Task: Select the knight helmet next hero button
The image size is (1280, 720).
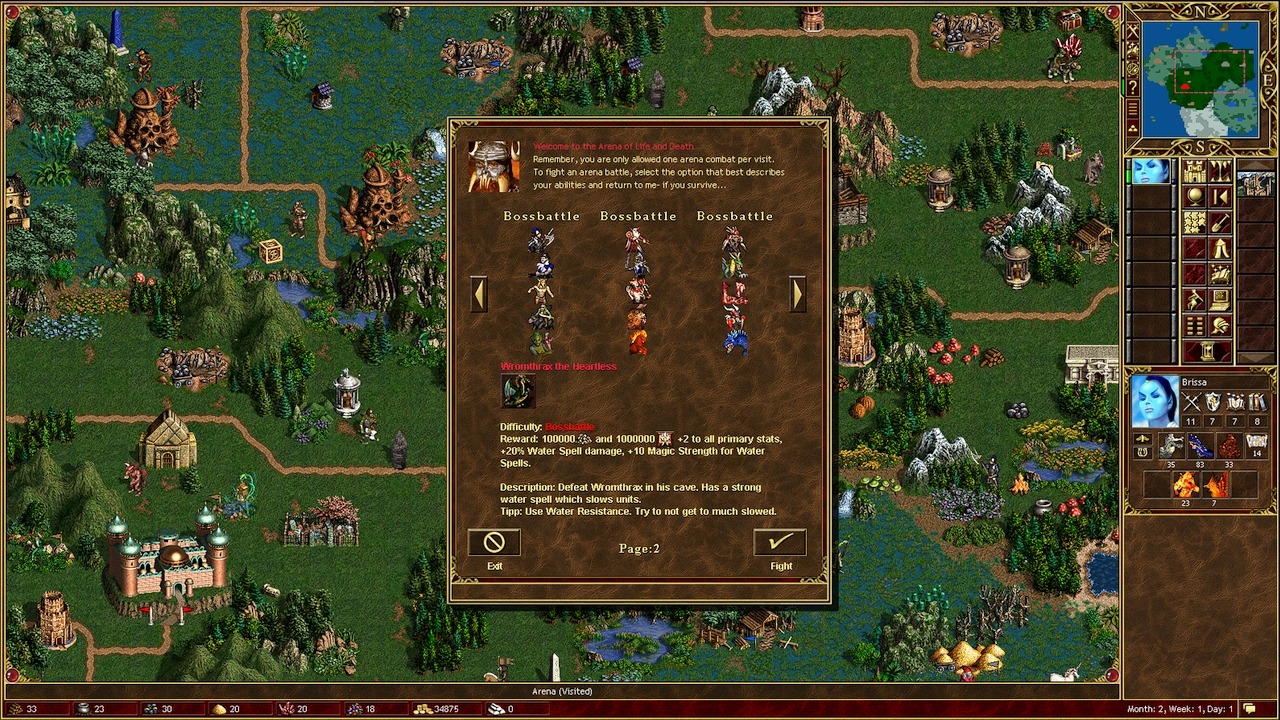Action: 1220,327
